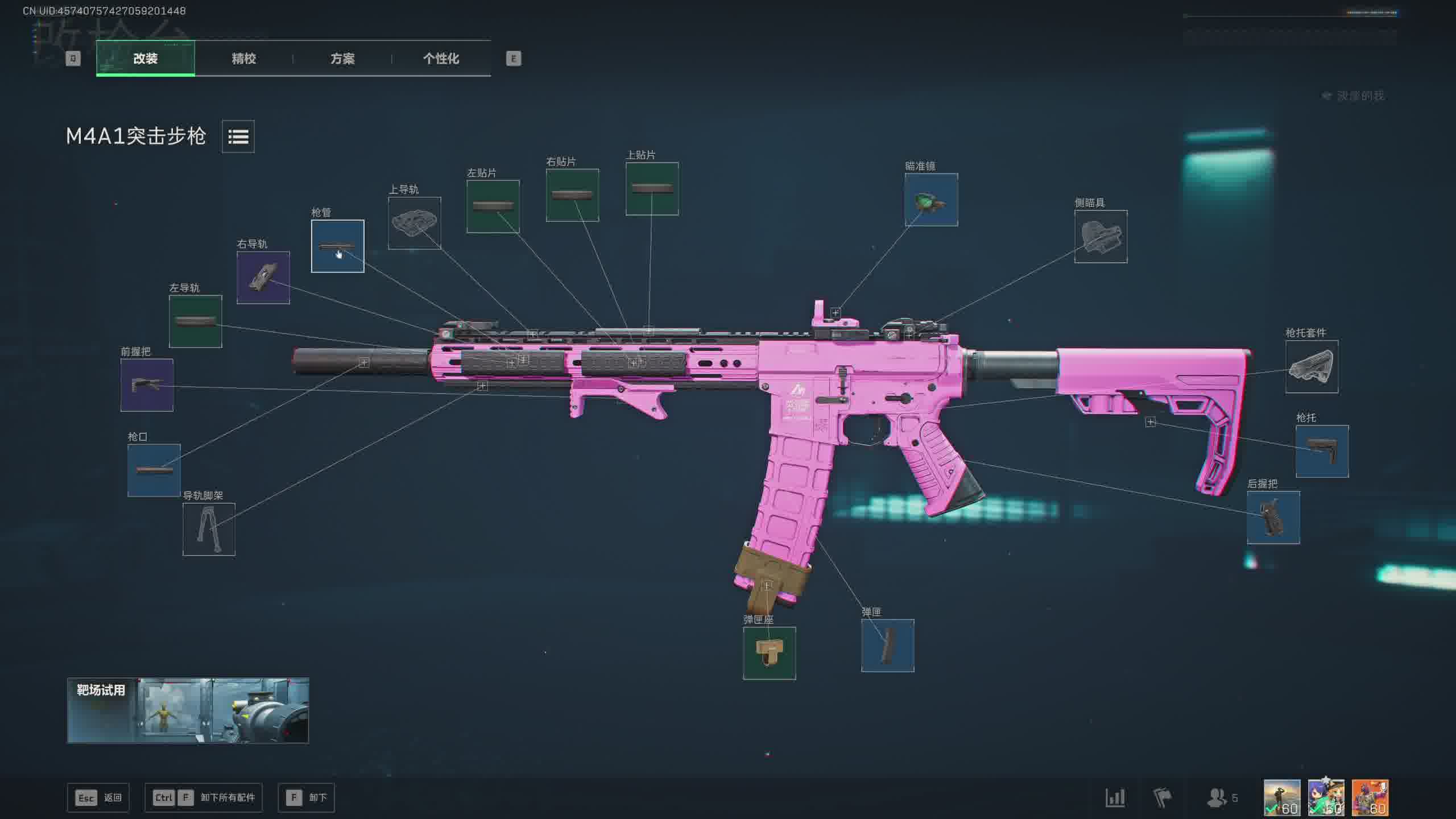Screen dimensions: 1456x819
Task: Start the 靶场试用 firing range trial
Action: [188, 710]
